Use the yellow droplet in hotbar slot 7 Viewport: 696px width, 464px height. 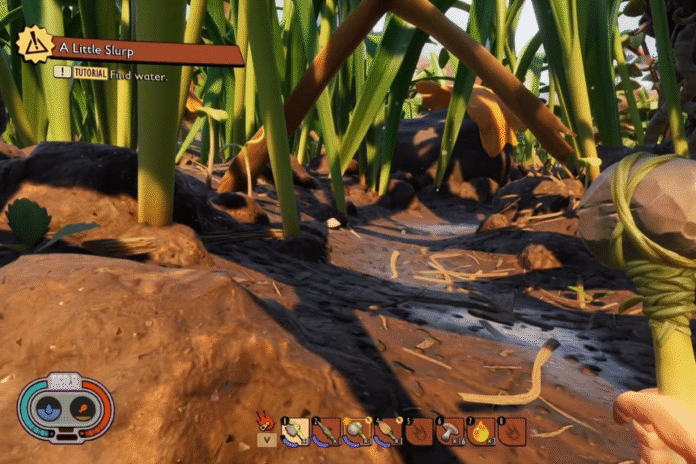point(481,431)
